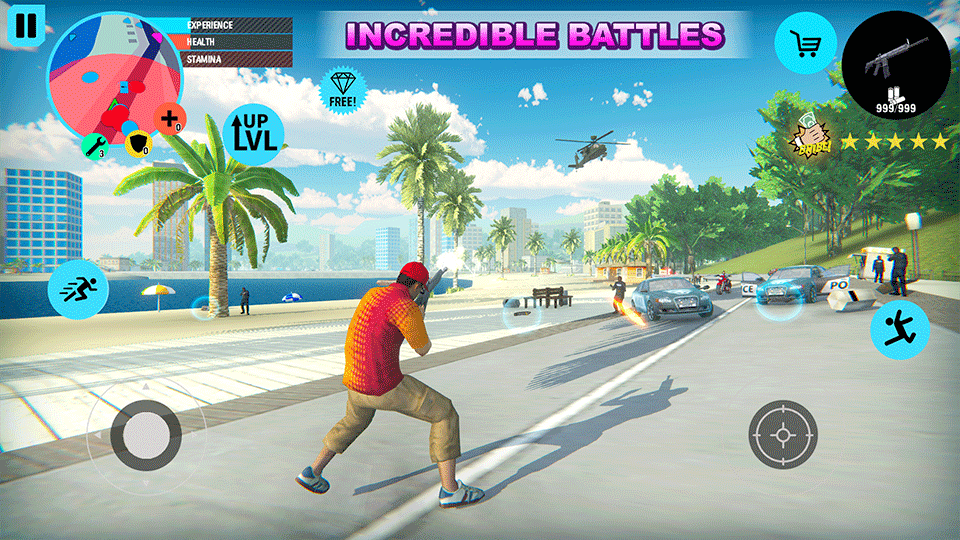Screen dimensions: 960x540
Task: Open the shopping cart store
Action: [806, 43]
